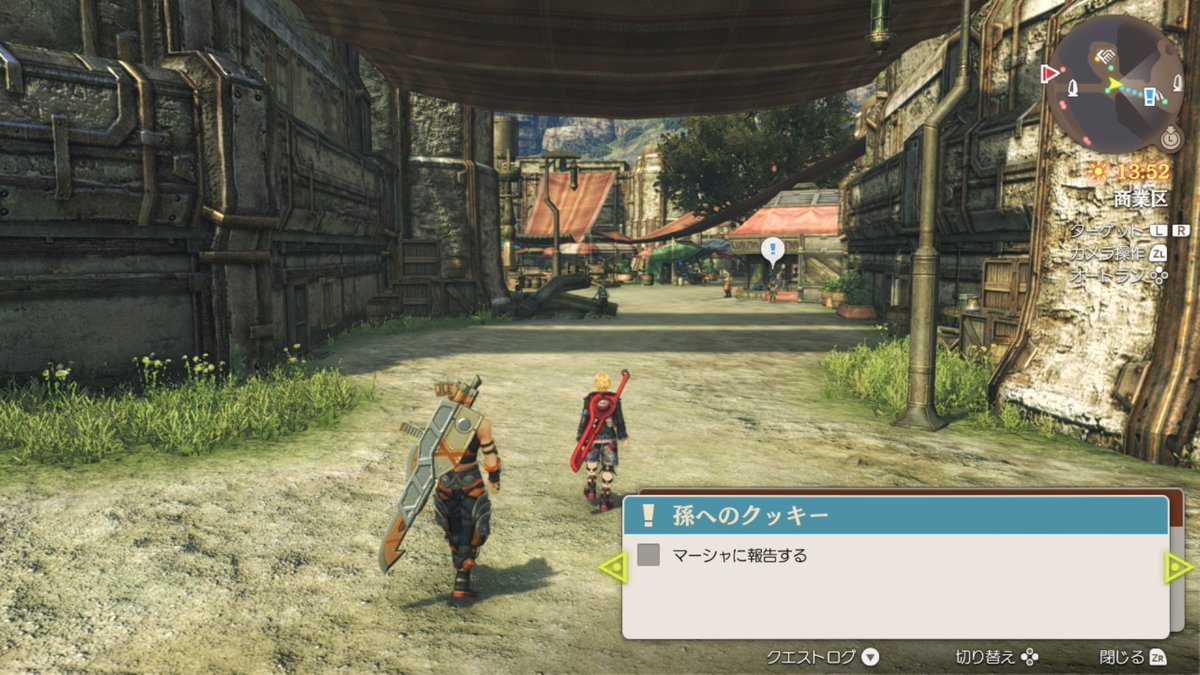Show the next quest with the right arrow
Viewport: 1200px width, 675px height.
coord(1179,568)
